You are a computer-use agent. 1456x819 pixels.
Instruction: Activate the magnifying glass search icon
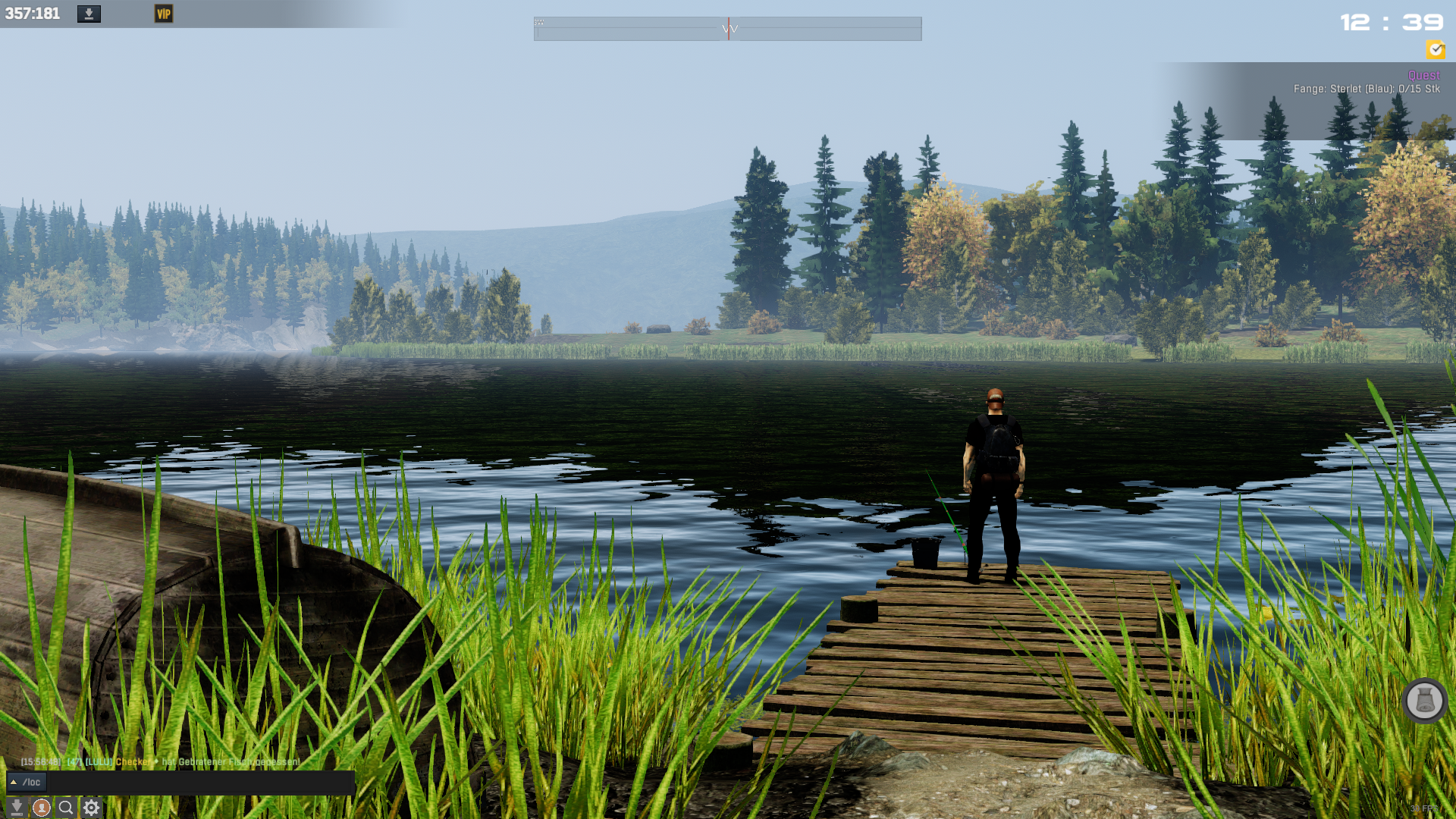point(66,808)
